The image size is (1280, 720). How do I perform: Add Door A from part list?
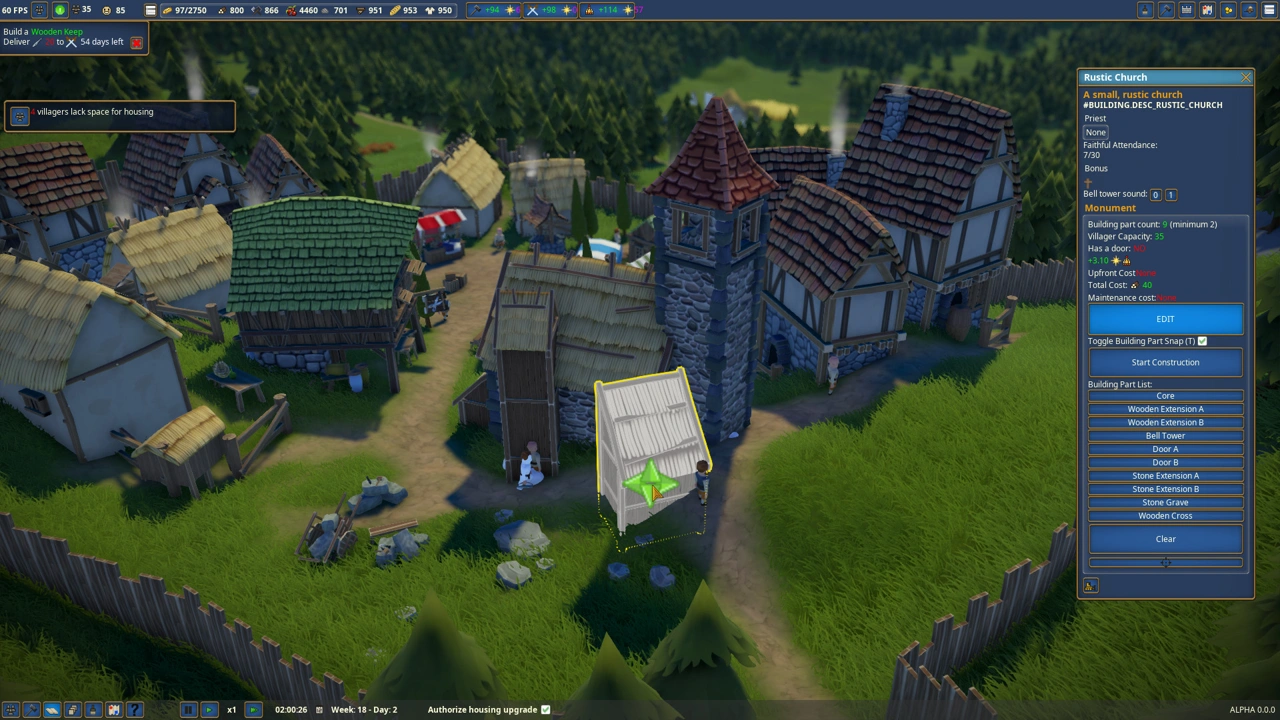(x=1165, y=449)
